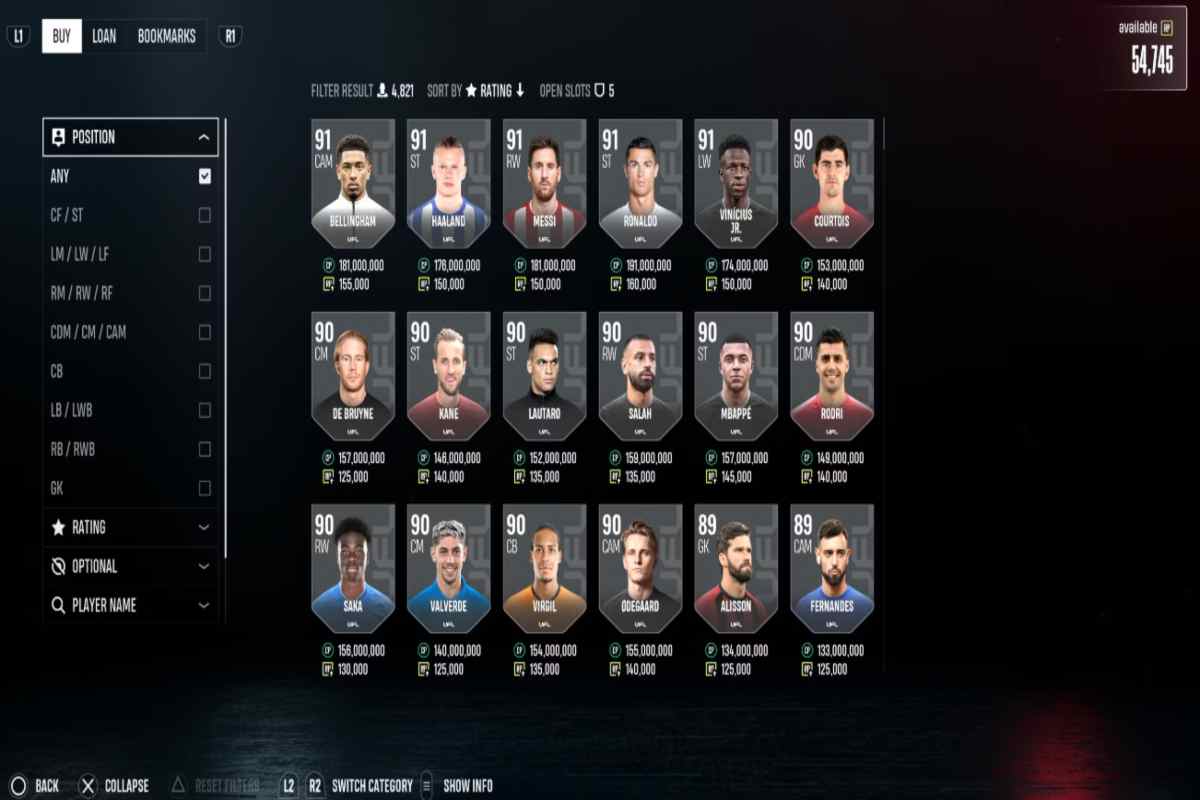Filter by the CB position
The height and width of the screenshot is (800, 1200).
pyautogui.click(x=204, y=371)
